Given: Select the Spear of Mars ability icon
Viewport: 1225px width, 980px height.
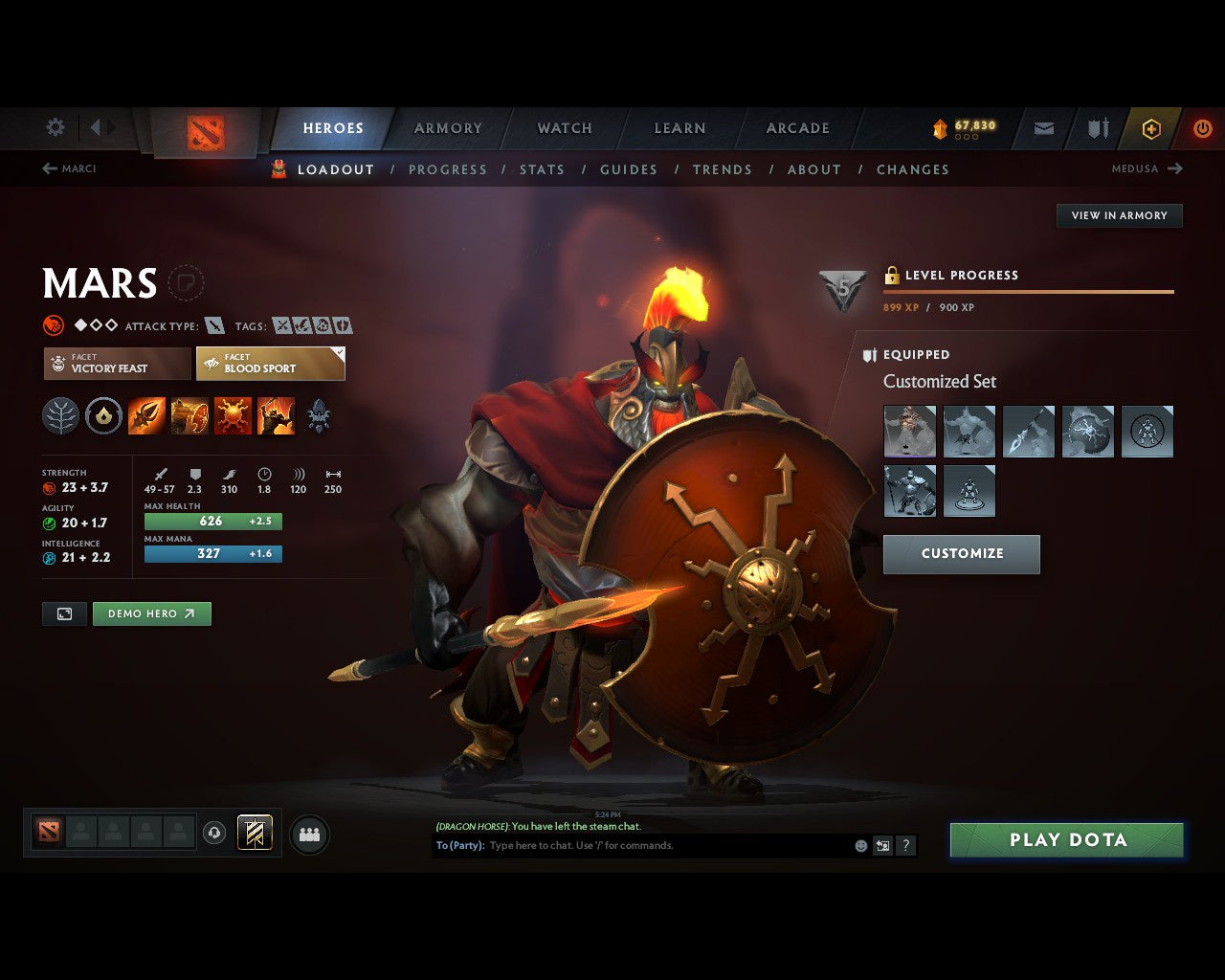Looking at the screenshot, I should coord(146,415).
